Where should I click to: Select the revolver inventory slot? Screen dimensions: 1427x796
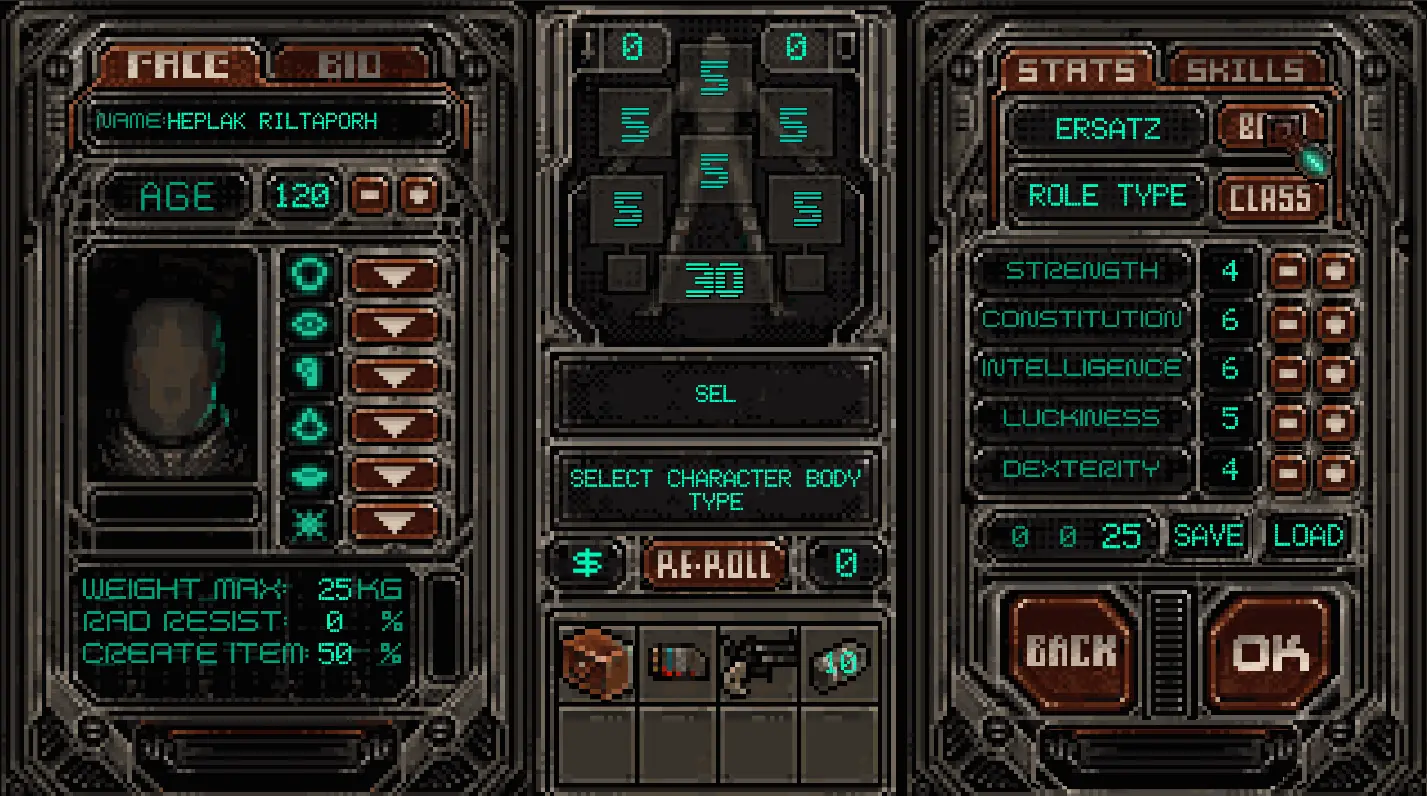758,664
